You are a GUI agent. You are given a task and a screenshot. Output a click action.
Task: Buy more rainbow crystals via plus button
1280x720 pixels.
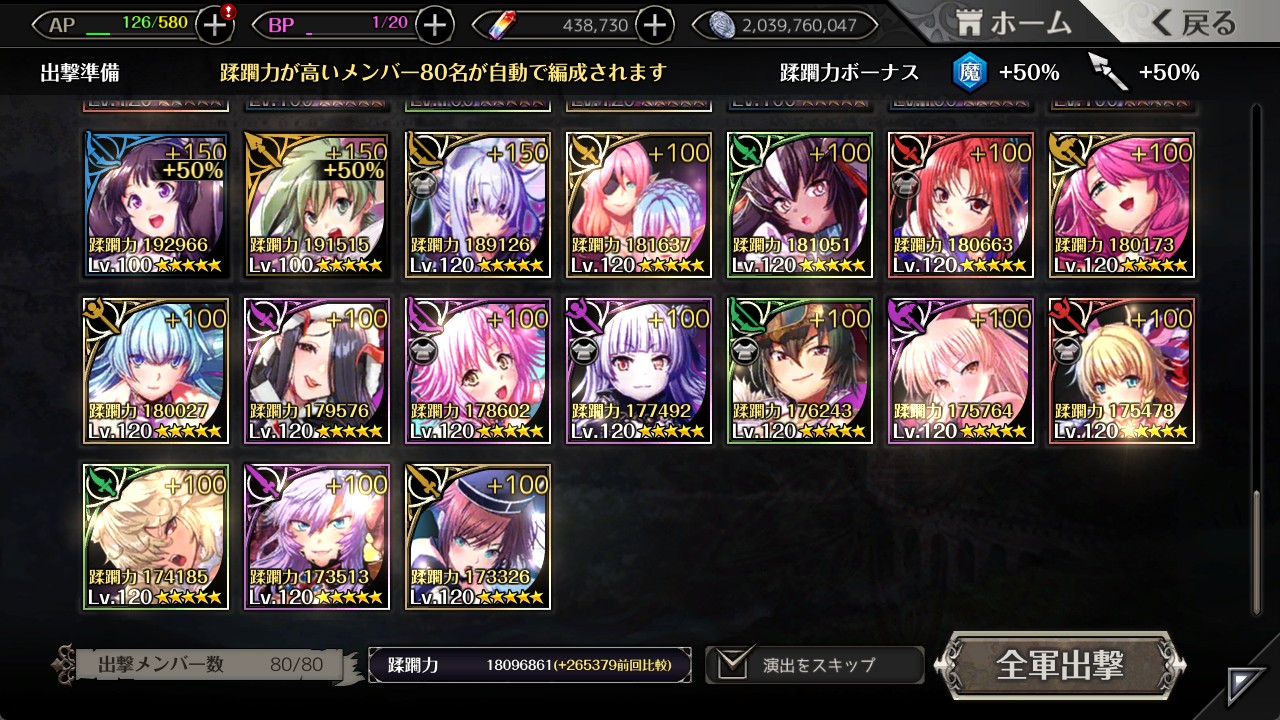[x=654, y=25]
